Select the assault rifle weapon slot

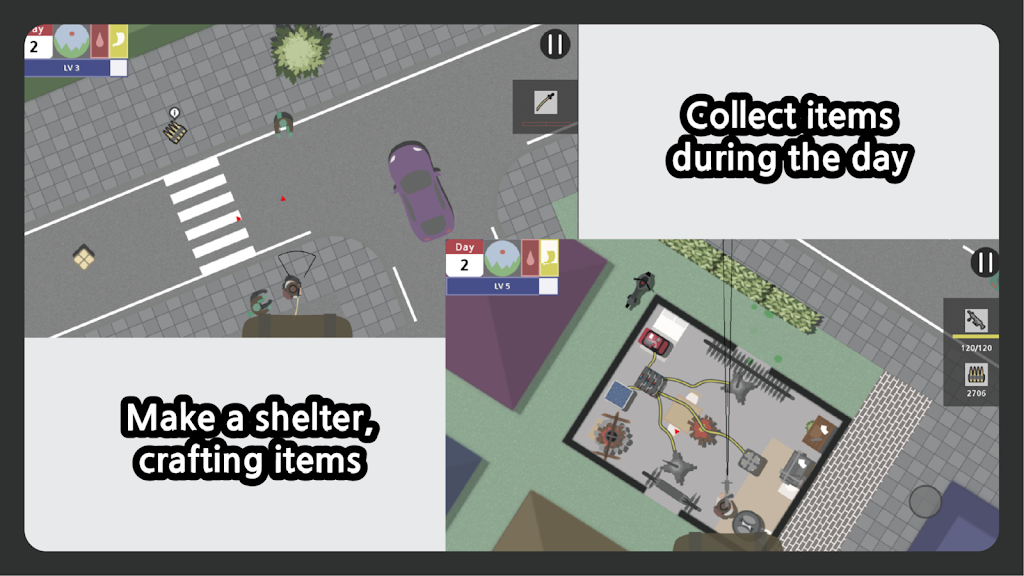[x=974, y=323]
